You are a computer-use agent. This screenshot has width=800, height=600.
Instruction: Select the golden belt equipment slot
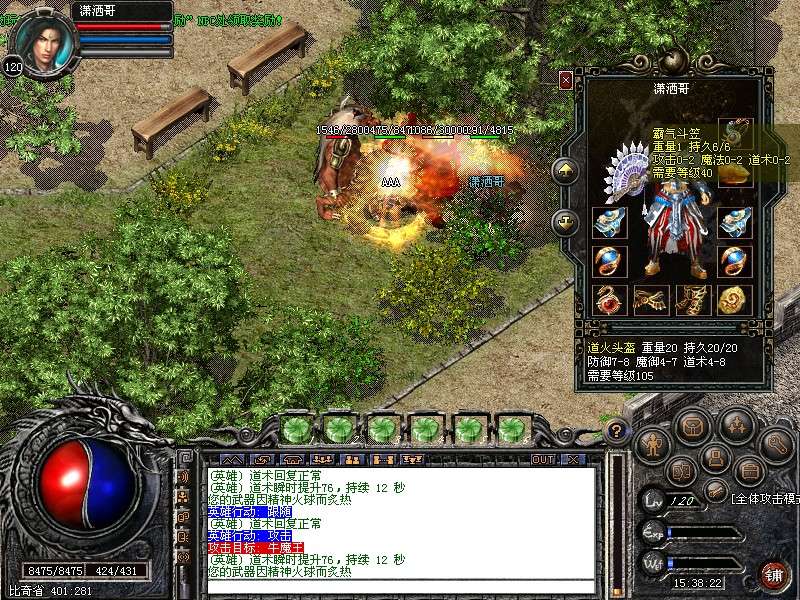point(651,299)
